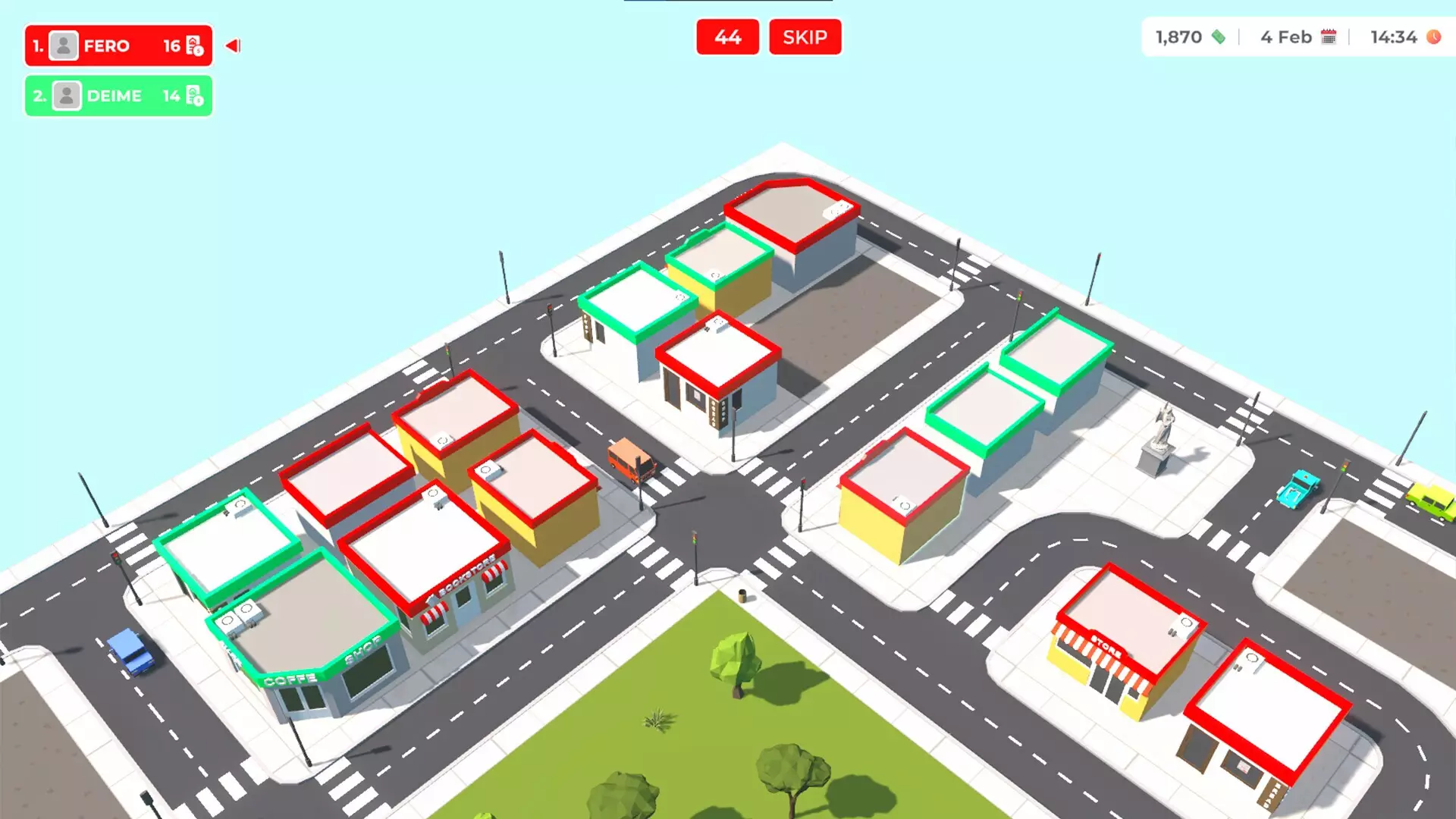Click DEIME's avatar portrait
Image resolution: width=1456 pixels, height=819 pixels.
[67, 96]
